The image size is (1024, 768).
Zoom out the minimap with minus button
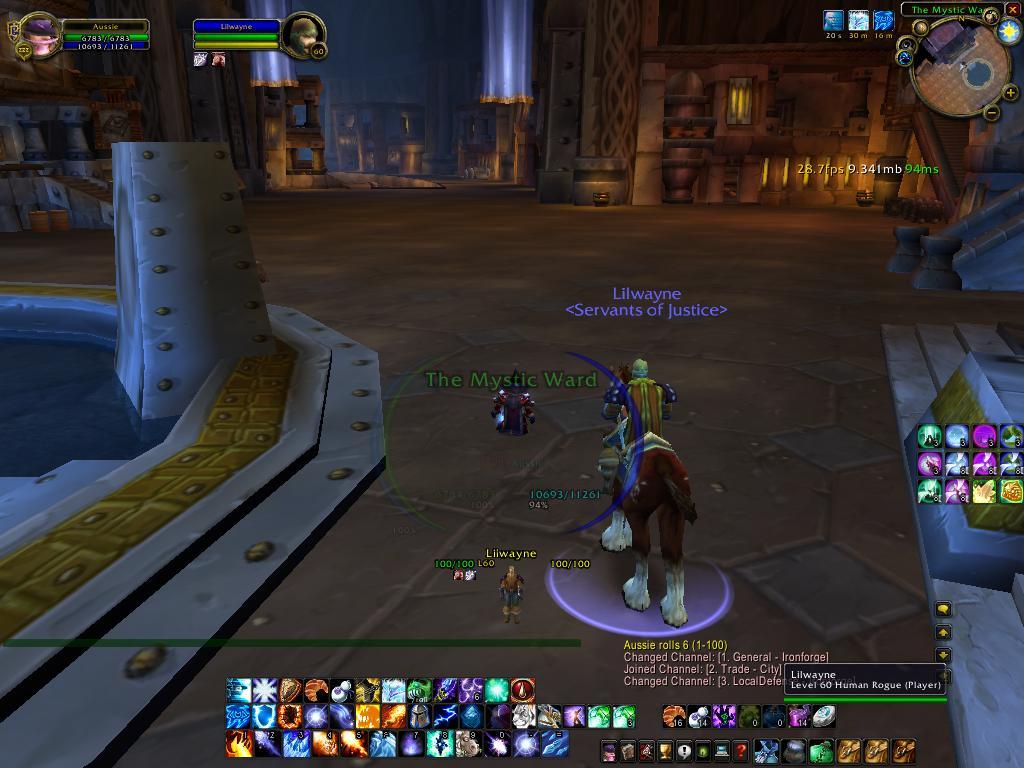point(992,112)
